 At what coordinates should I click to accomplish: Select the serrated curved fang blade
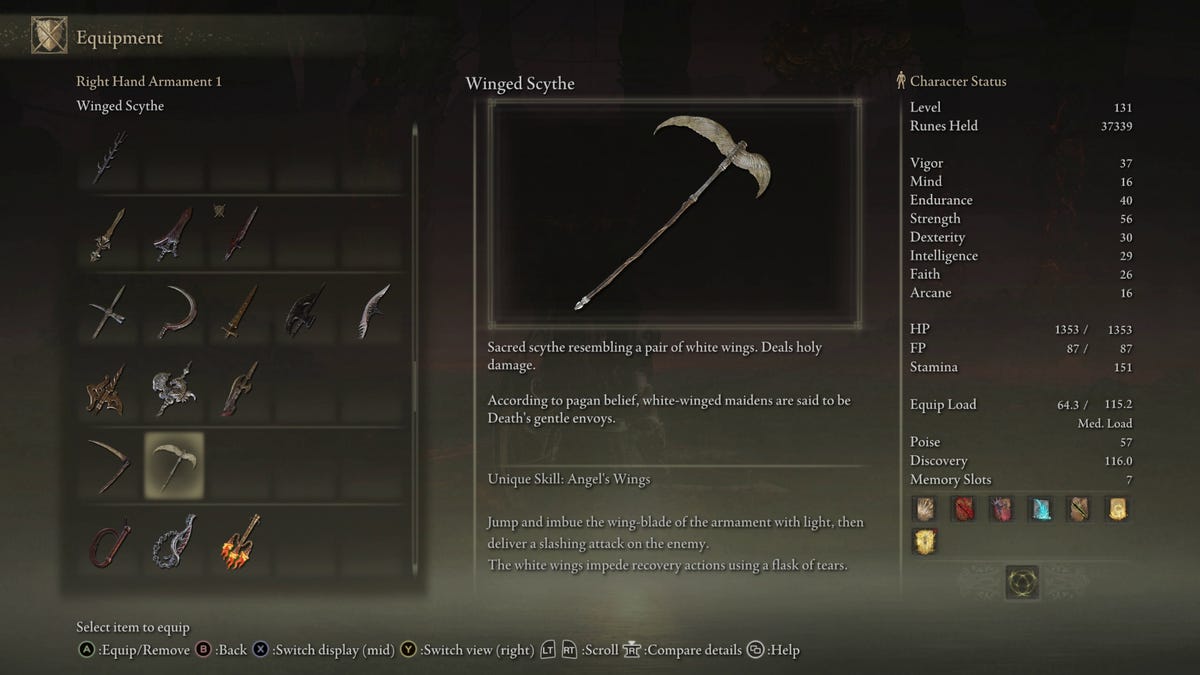click(373, 312)
